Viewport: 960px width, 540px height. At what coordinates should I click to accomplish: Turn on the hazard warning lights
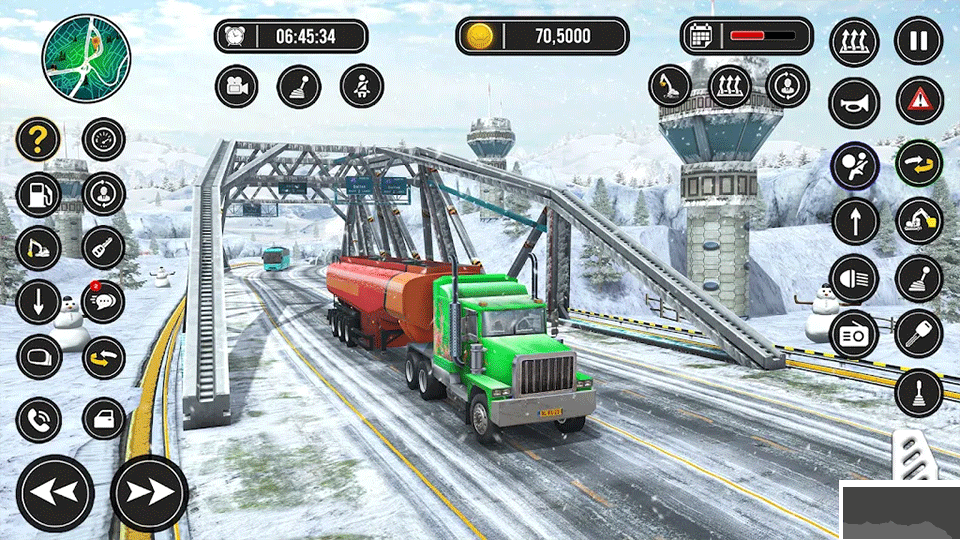click(x=918, y=100)
